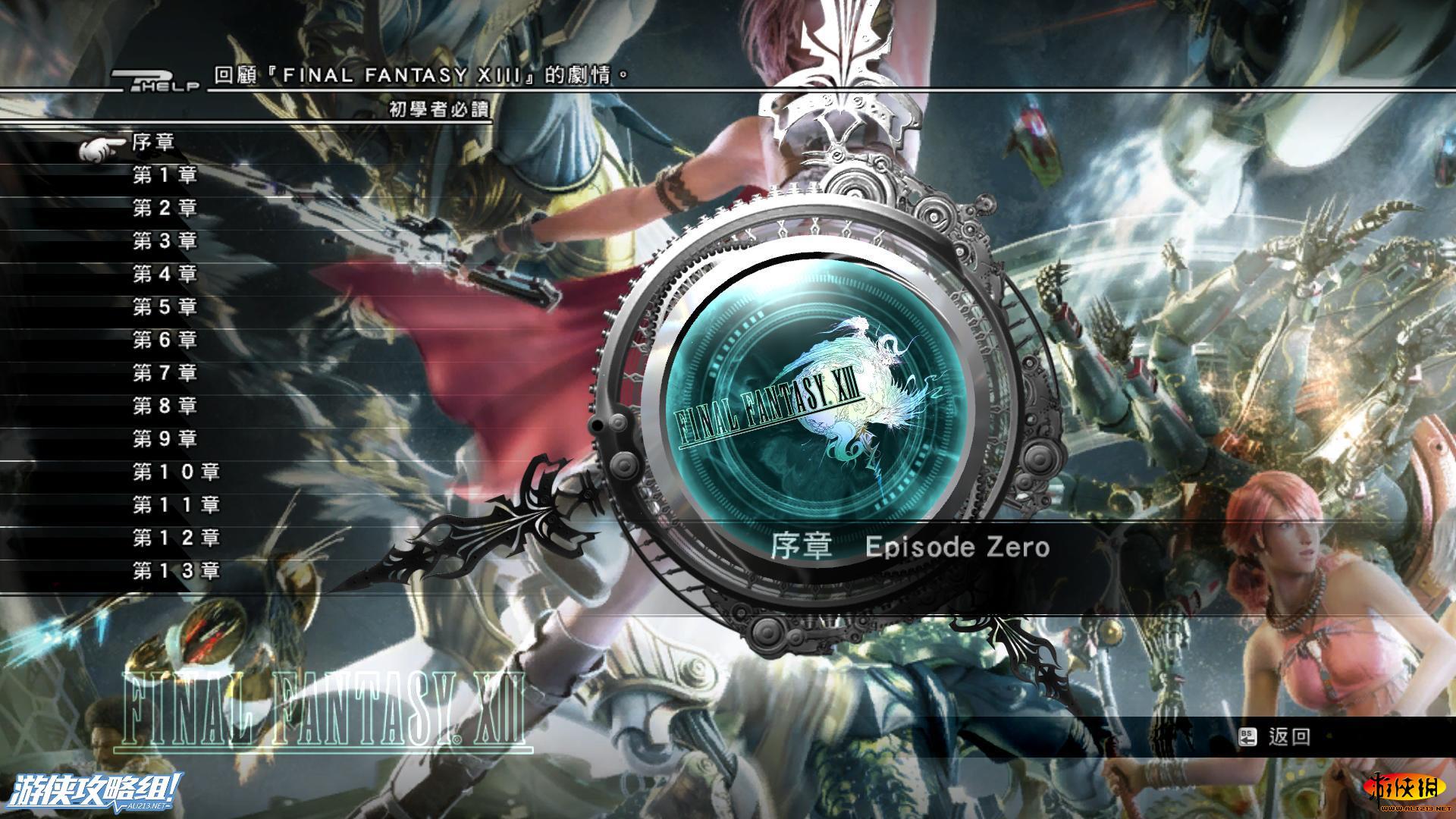Screen dimensions: 1456x819
Task: Select the 第9章 row
Action: coord(165,439)
